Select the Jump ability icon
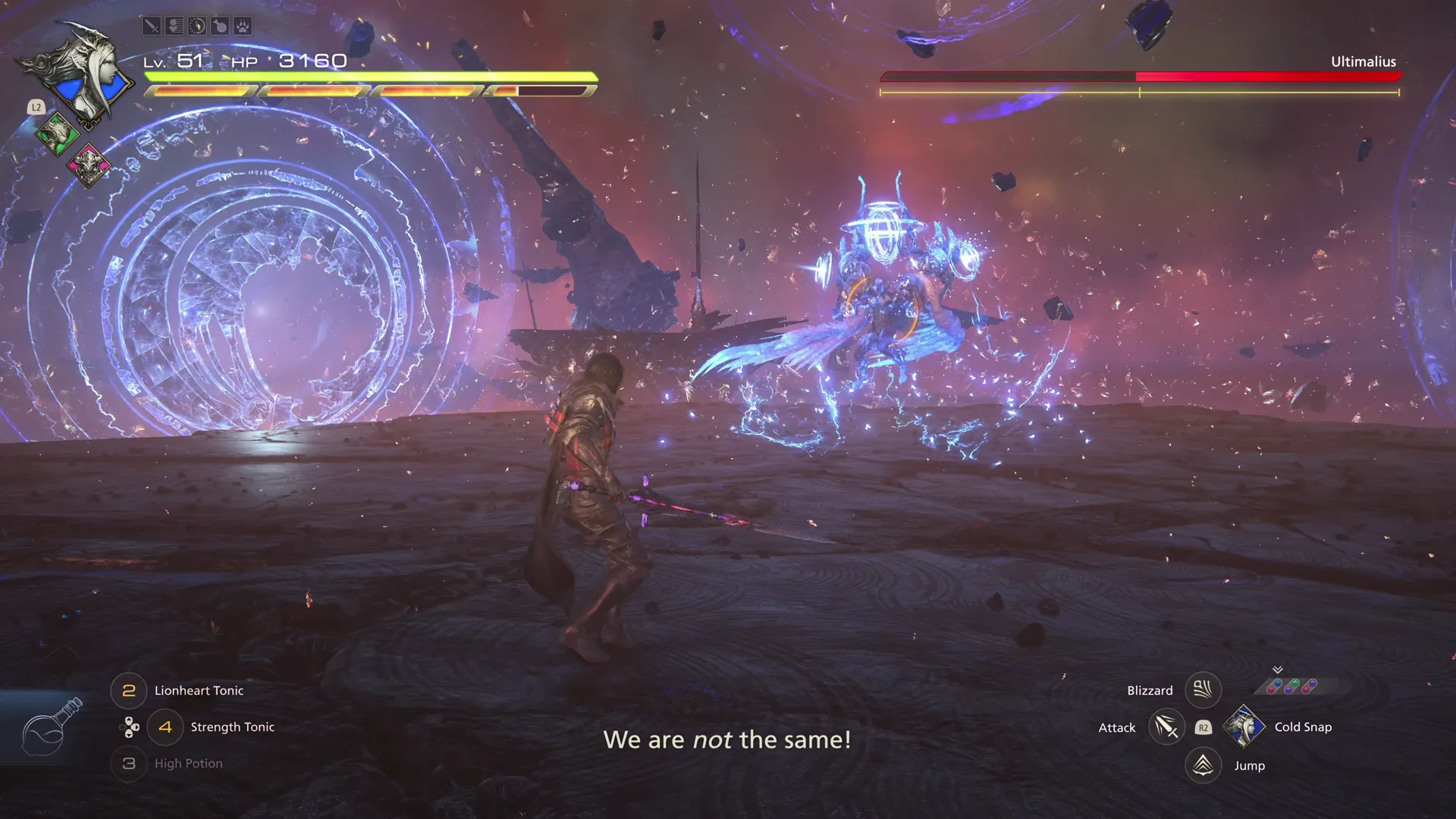 point(1203,765)
